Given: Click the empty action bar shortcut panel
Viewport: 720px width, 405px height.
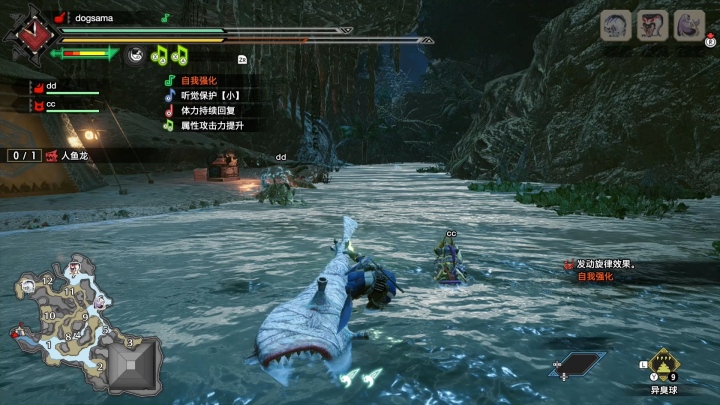Looking at the screenshot, I should (x=579, y=363).
